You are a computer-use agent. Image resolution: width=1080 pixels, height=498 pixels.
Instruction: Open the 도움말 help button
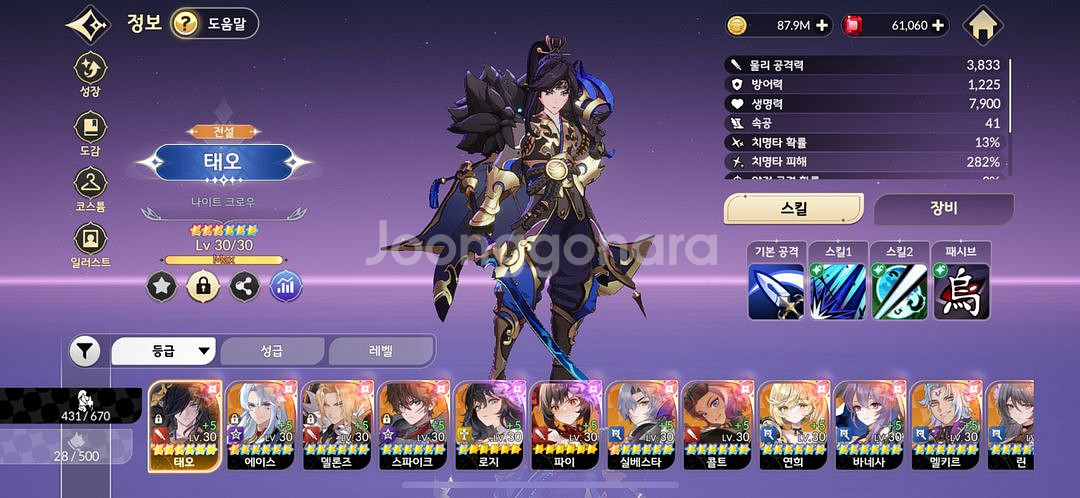(x=214, y=23)
